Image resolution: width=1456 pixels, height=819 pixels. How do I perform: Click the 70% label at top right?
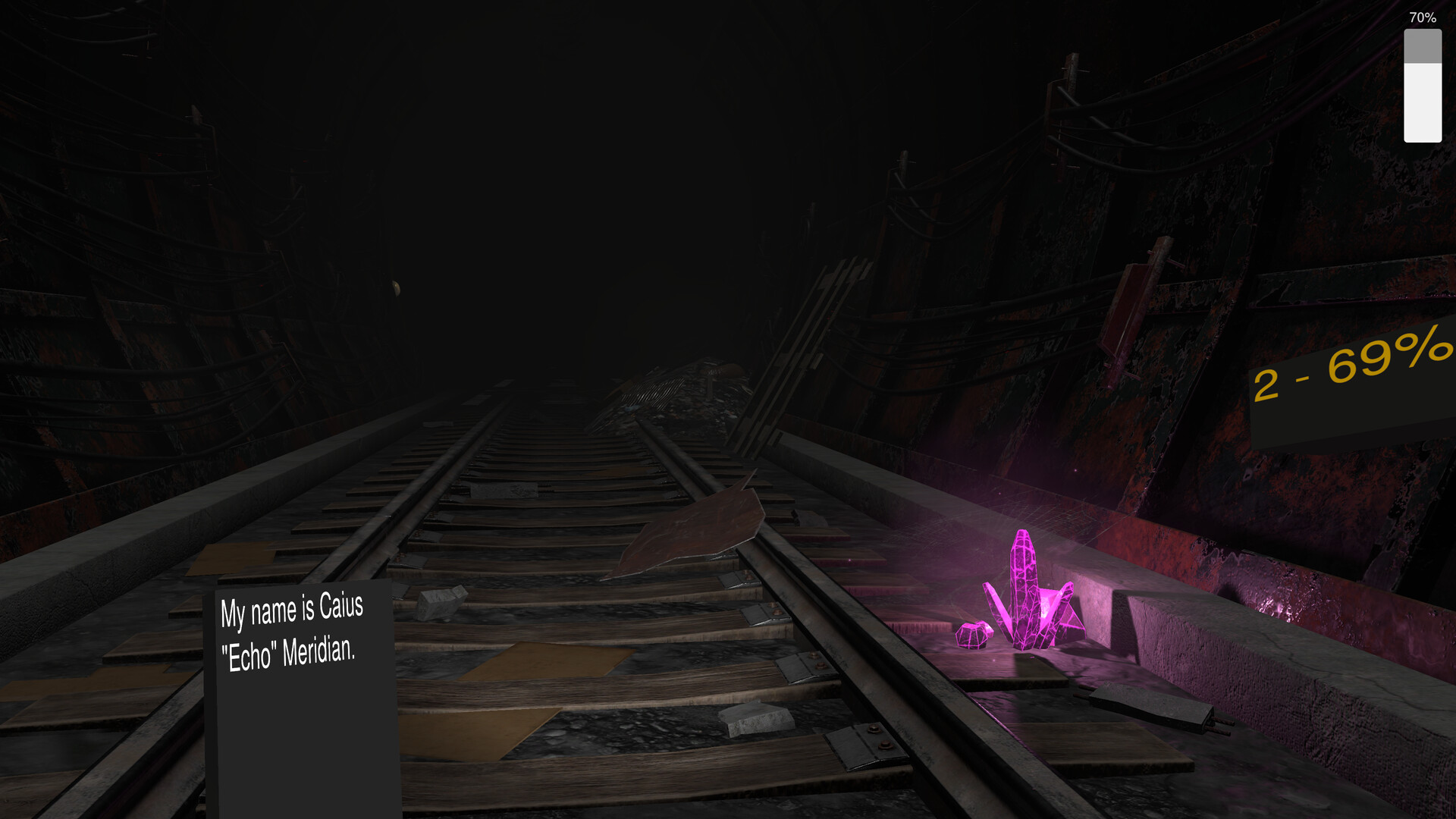click(x=1422, y=17)
